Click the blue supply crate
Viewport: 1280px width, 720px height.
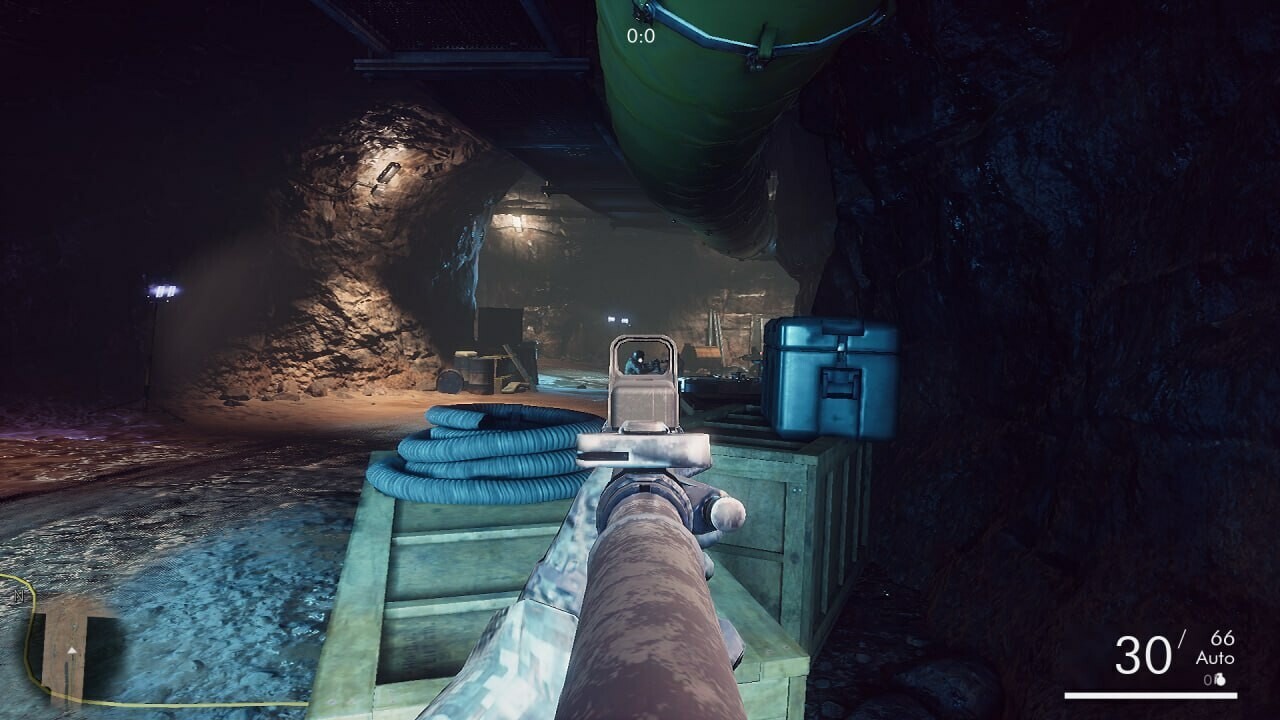pos(830,380)
